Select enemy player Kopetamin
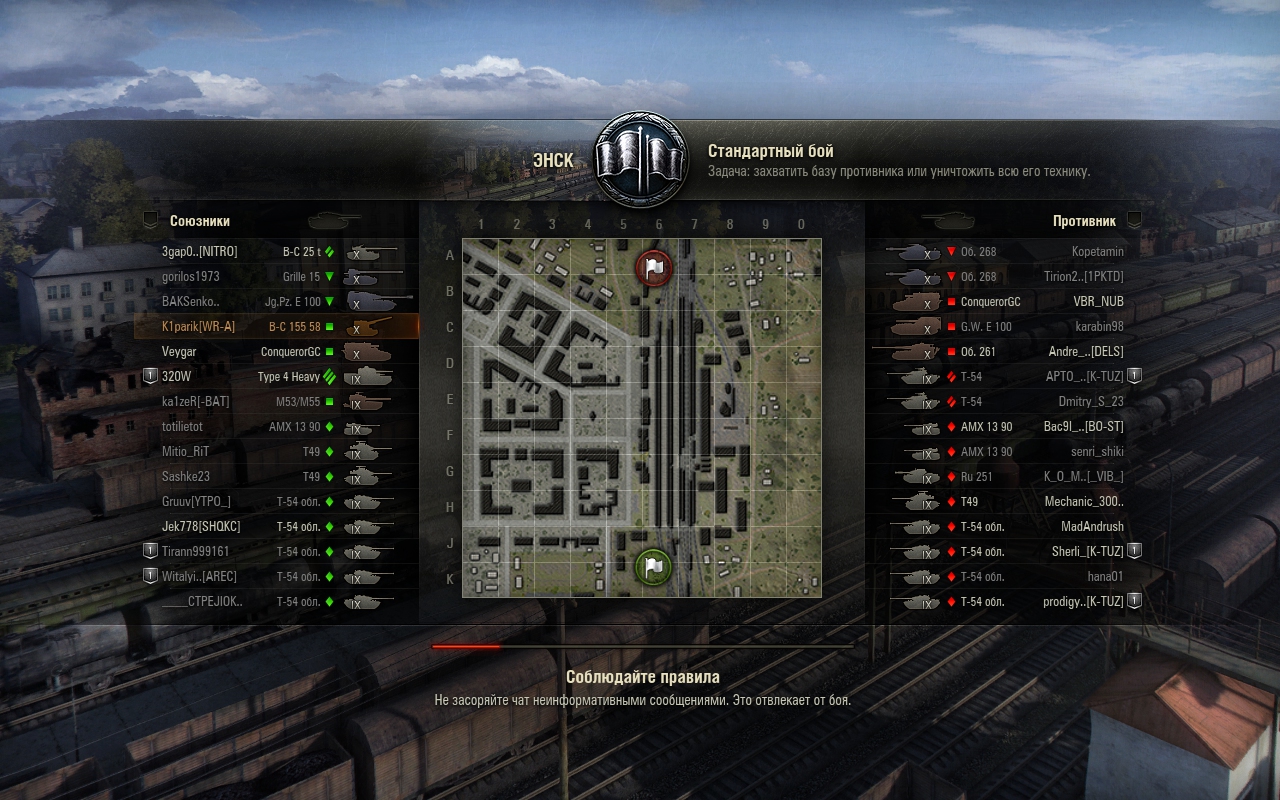 (x=1005, y=252)
